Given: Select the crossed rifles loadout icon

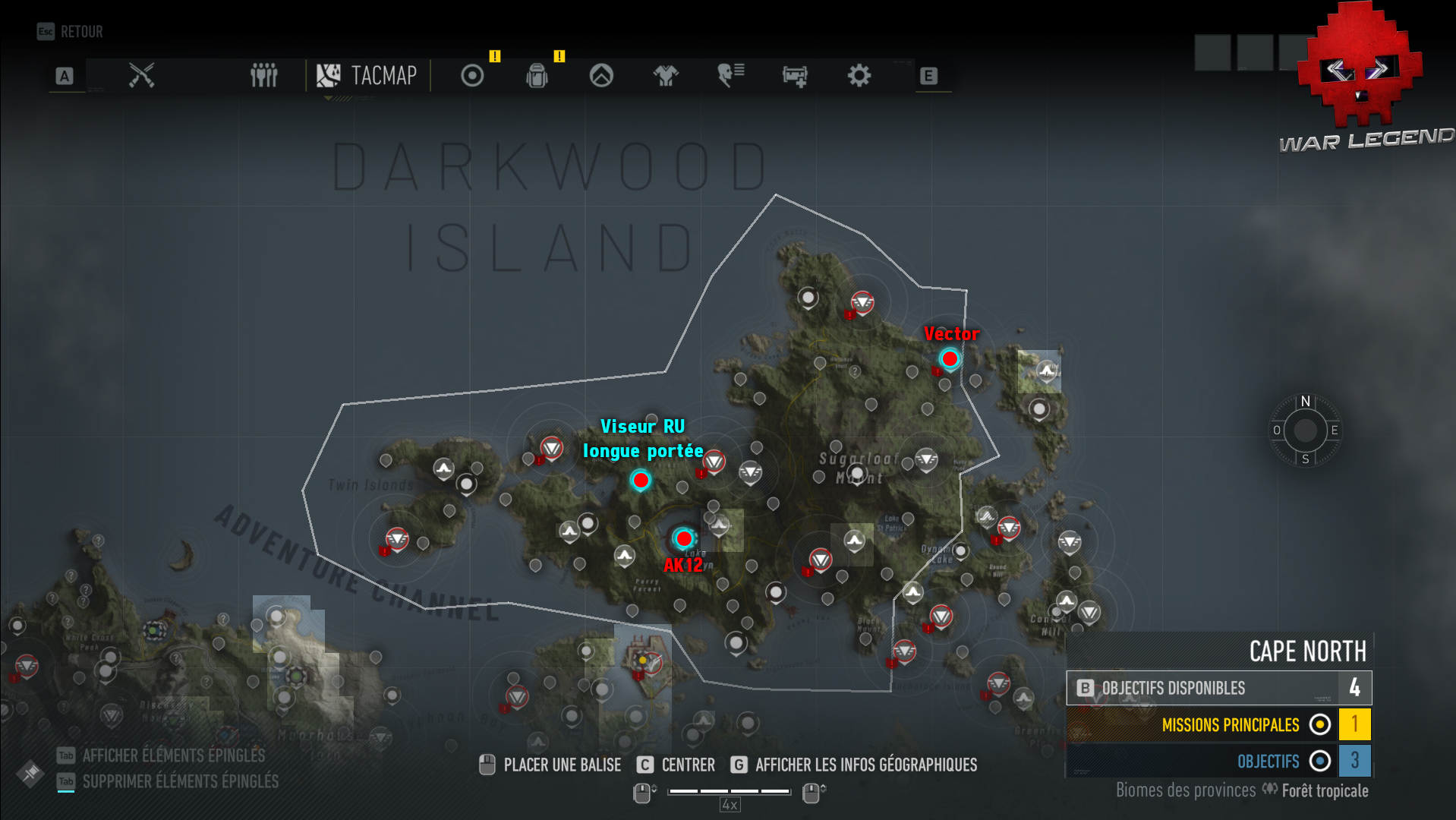Looking at the screenshot, I should point(143,75).
